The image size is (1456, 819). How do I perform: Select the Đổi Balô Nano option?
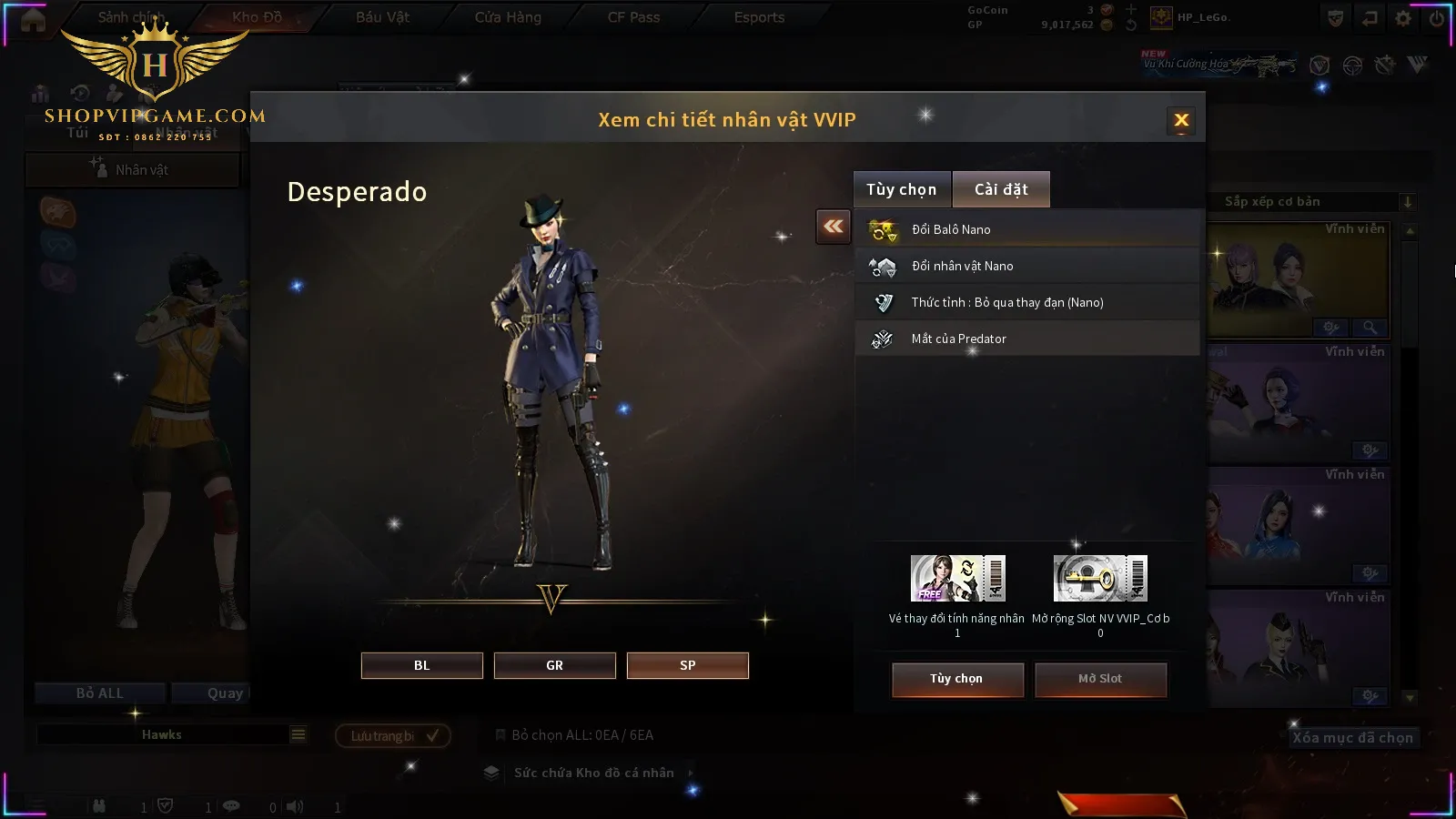(x=1026, y=229)
